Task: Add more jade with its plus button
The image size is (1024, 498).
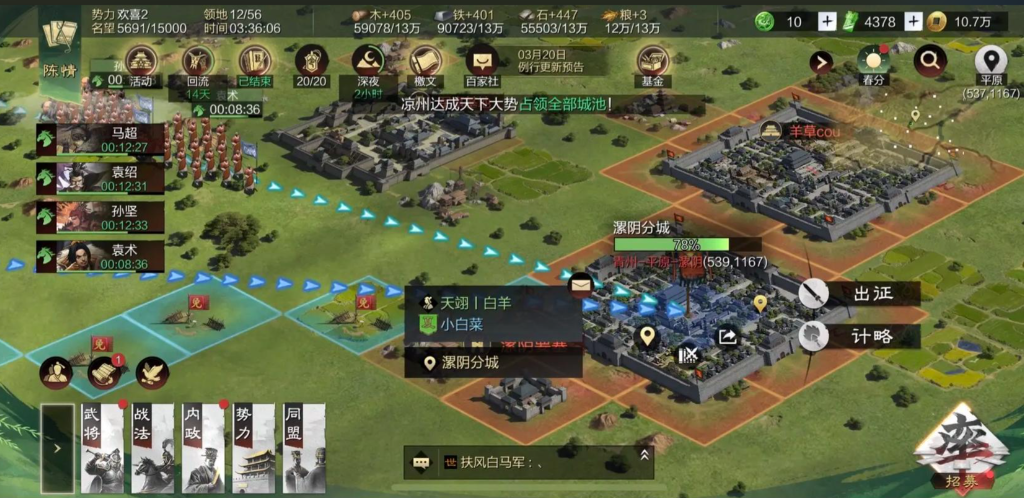Action: tap(827, 22)
